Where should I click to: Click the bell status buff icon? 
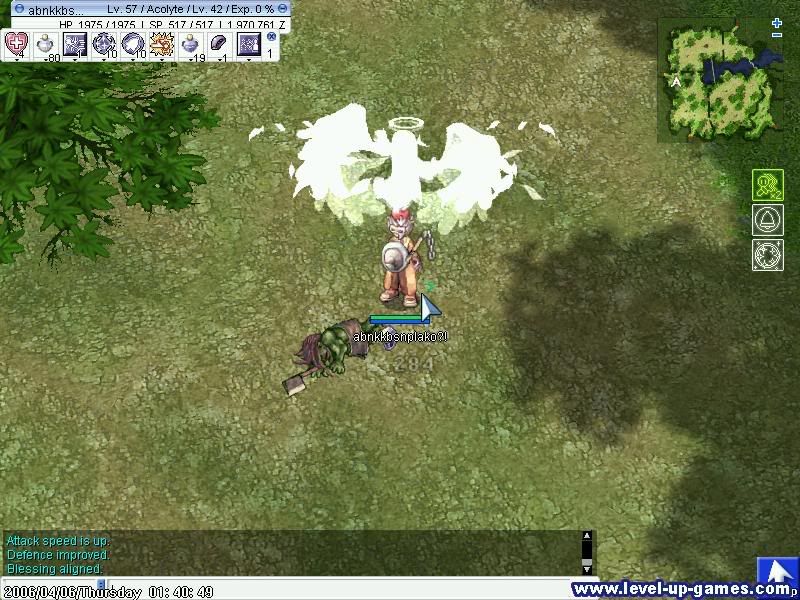click(x=767, y=220)
